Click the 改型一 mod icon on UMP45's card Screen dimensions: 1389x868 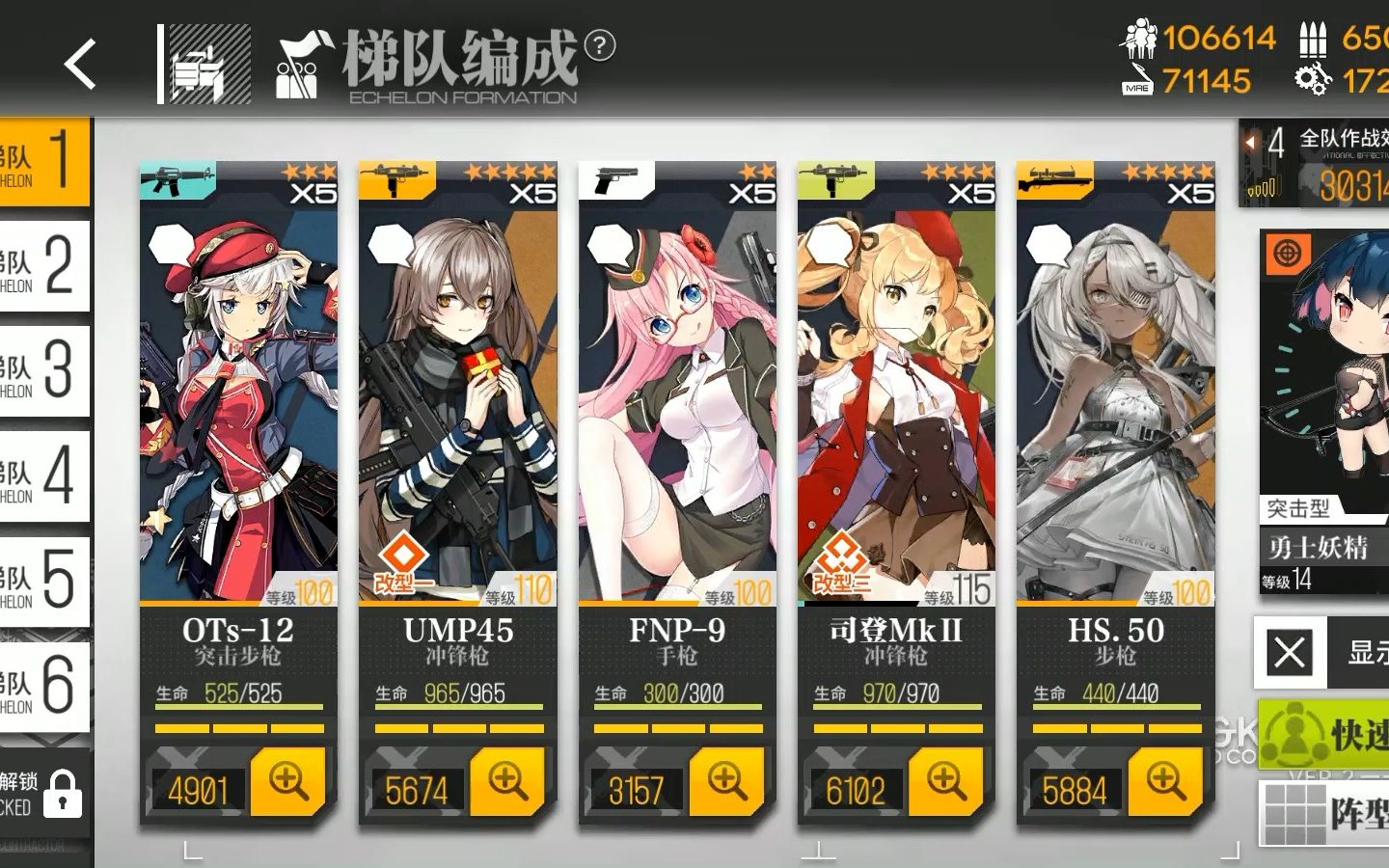404,555
